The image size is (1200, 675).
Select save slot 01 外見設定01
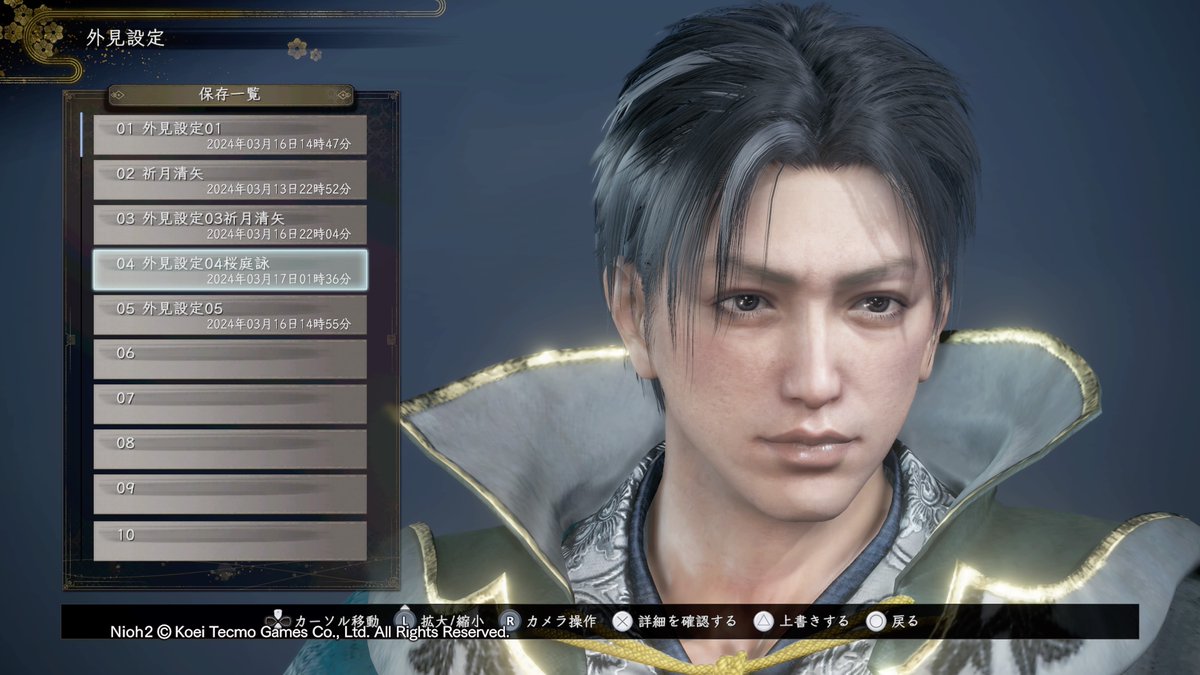pos(230,135)
